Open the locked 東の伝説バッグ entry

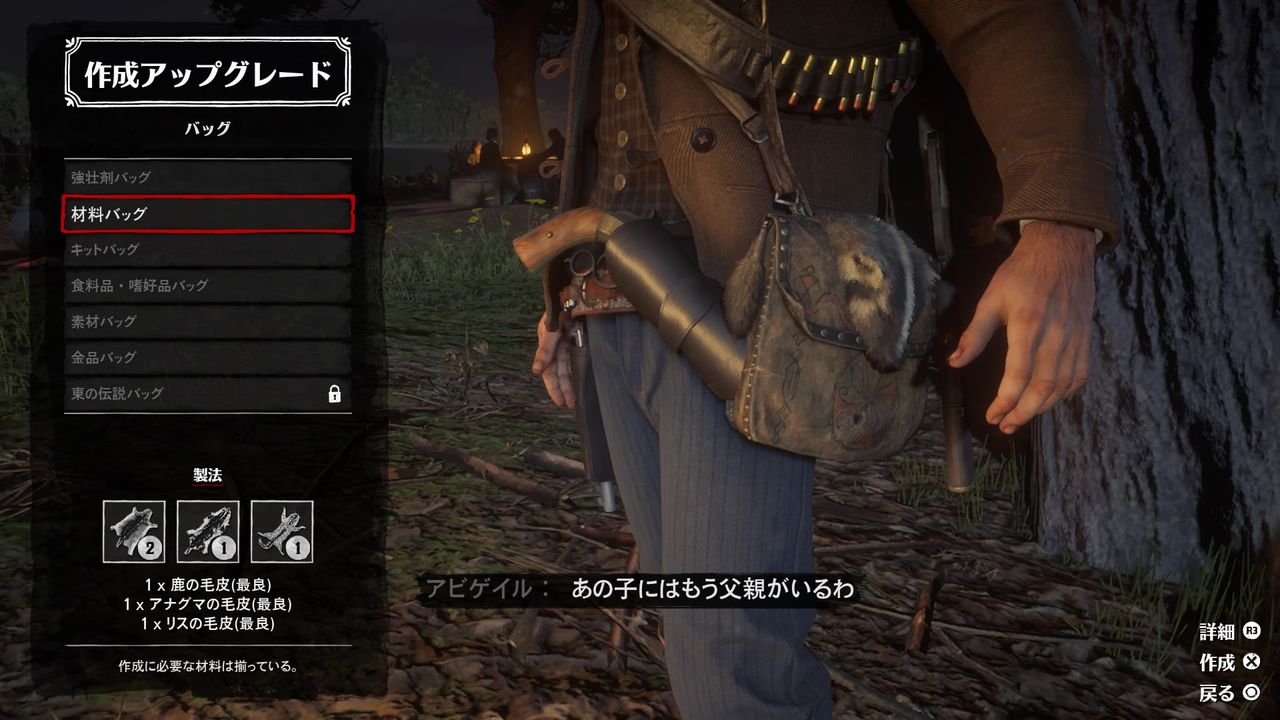pos(205,392)
